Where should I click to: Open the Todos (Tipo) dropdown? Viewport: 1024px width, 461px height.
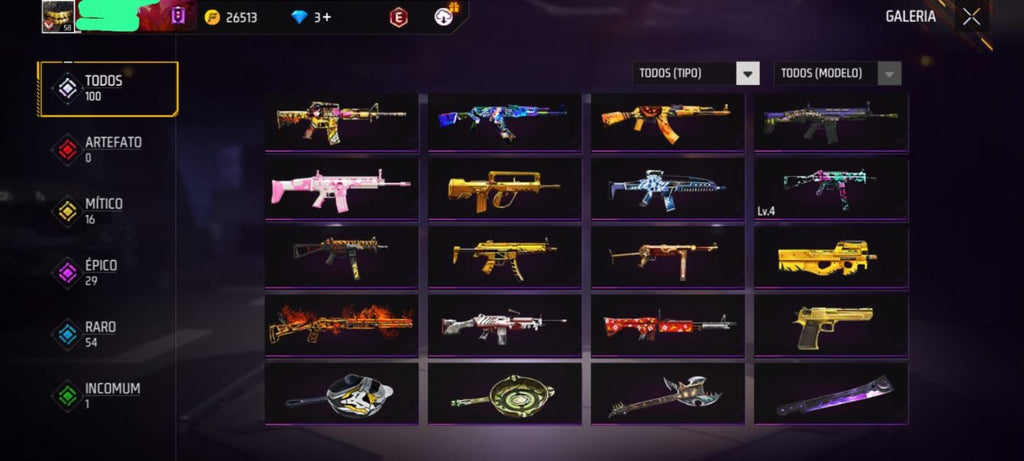(698, 73)
